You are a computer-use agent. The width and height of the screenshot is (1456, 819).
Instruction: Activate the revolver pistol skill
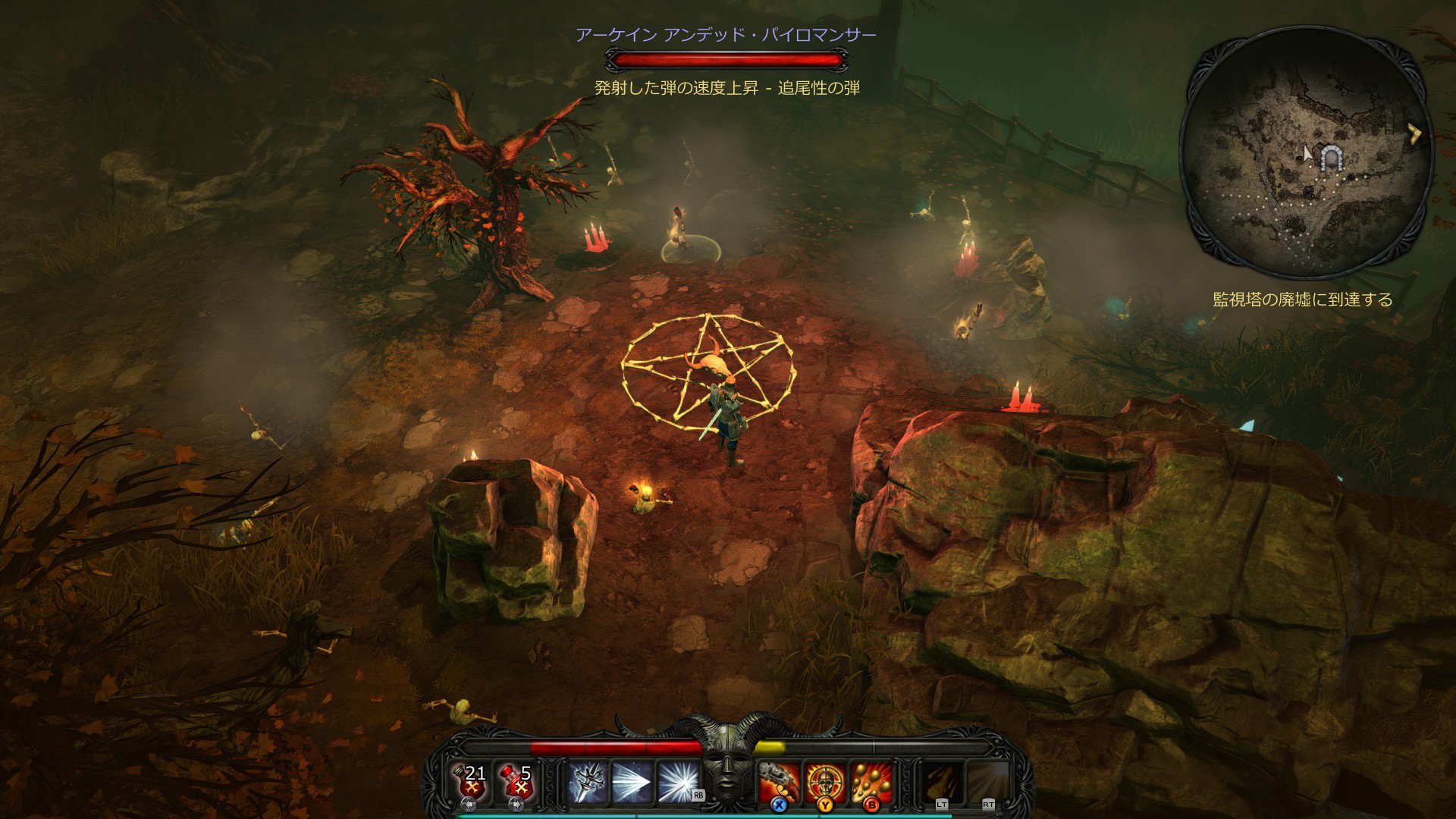780,783
